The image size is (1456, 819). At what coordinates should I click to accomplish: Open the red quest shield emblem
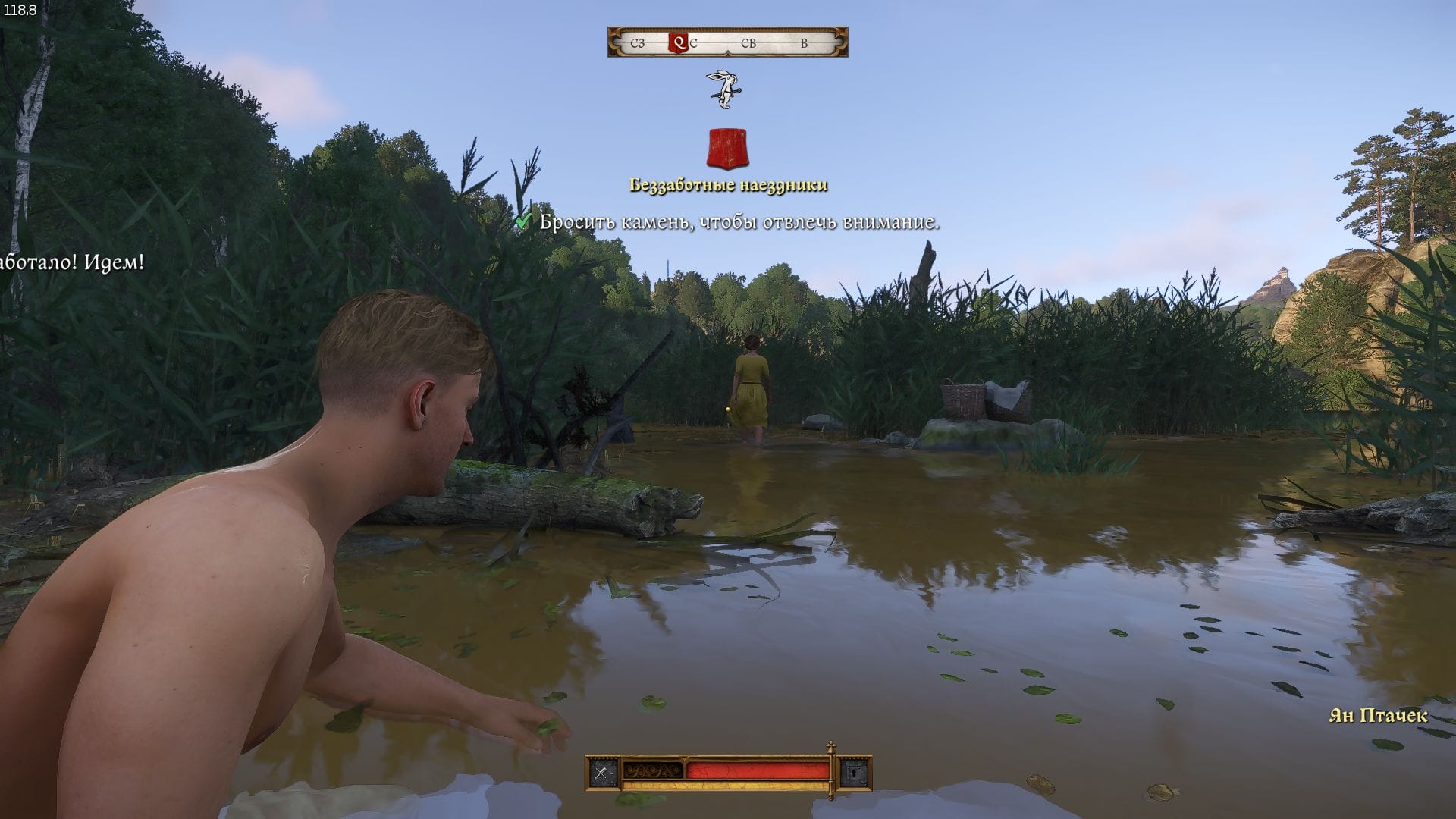pyautogui.click(x=727, y=149)
